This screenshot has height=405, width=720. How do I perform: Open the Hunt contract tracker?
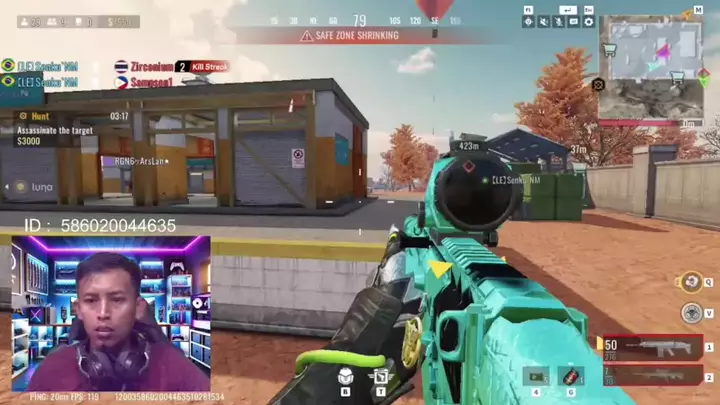click(60, 129)
